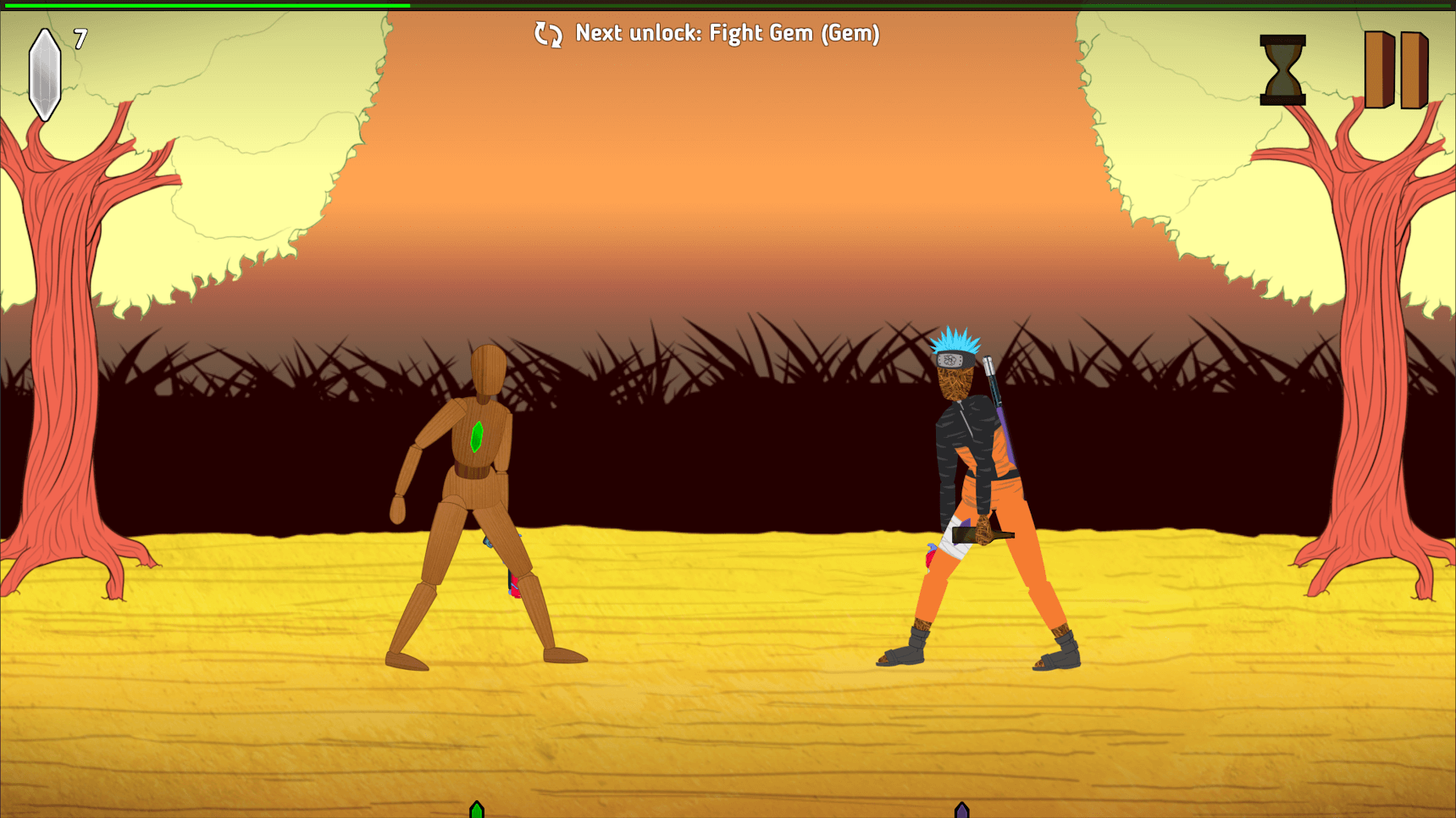1456x818 pixels.
Task: Toggle game speed with the hourglass control
Action: (x=1282, y=71)
